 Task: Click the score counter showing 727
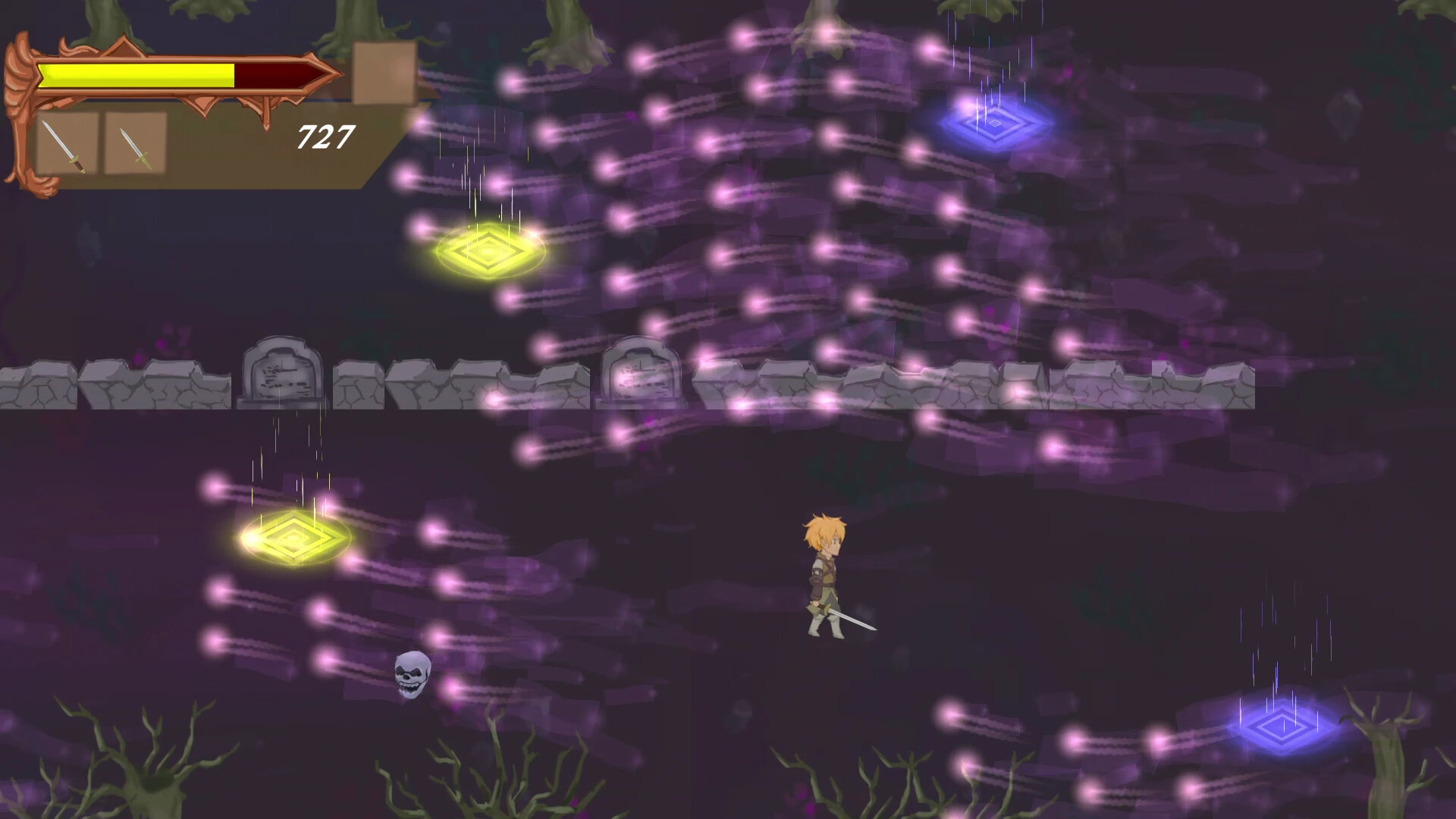click(x=325, y=136)
